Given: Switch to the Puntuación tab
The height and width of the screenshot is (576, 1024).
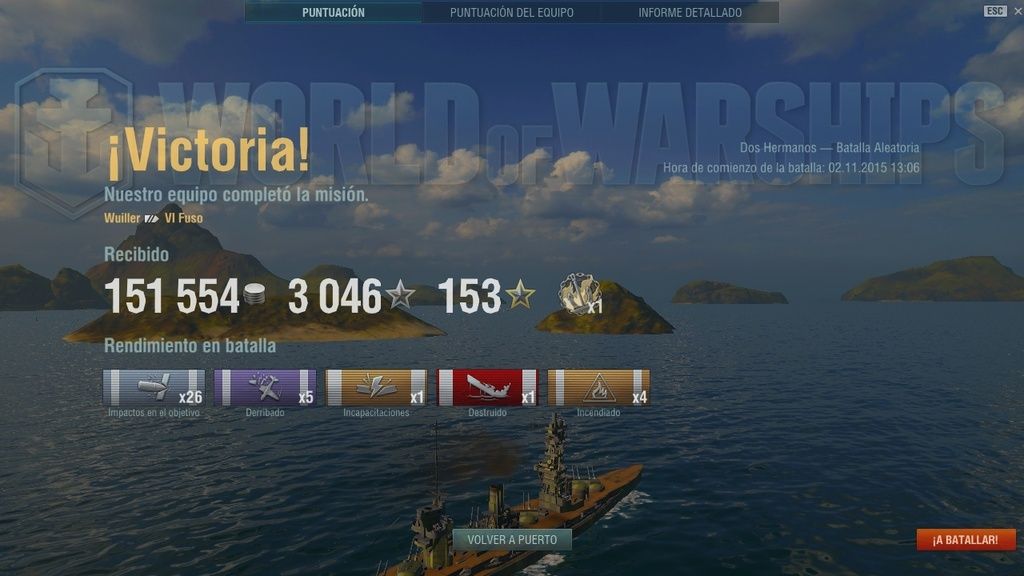Looking at the screenshot, I should pos(333,13).
